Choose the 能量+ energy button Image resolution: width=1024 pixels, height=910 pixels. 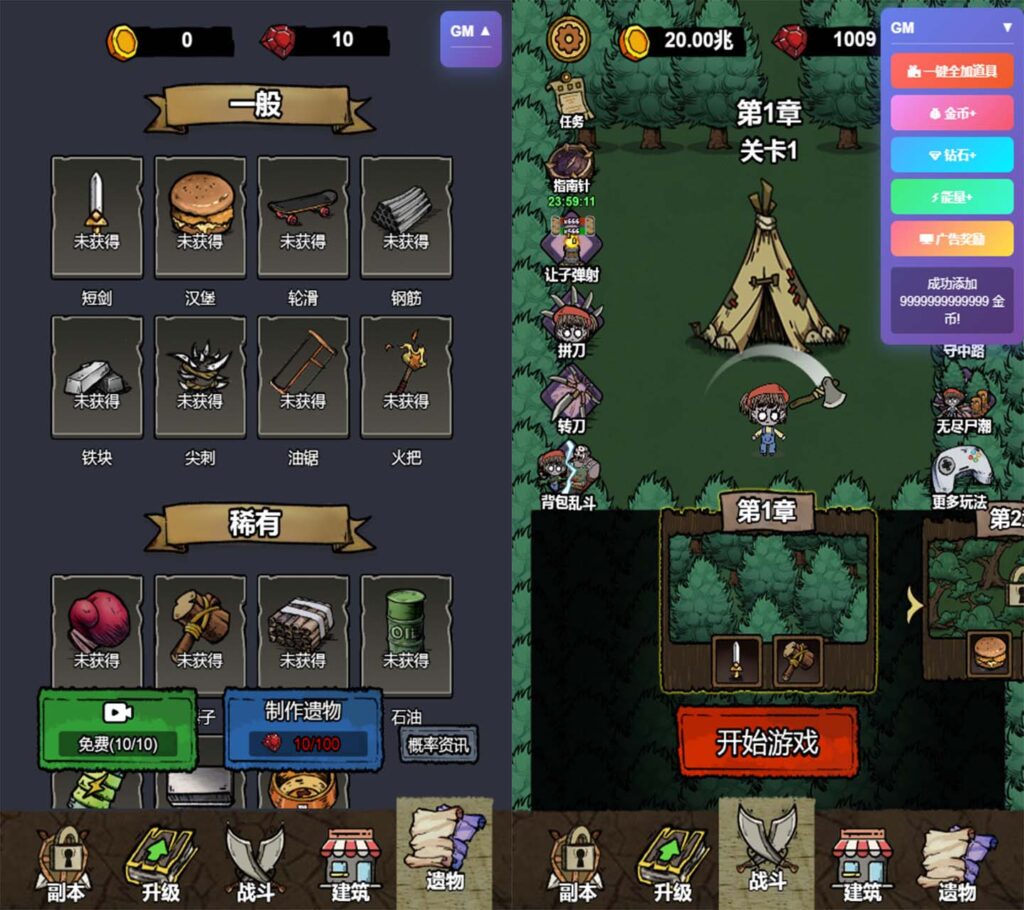[951, 197]
